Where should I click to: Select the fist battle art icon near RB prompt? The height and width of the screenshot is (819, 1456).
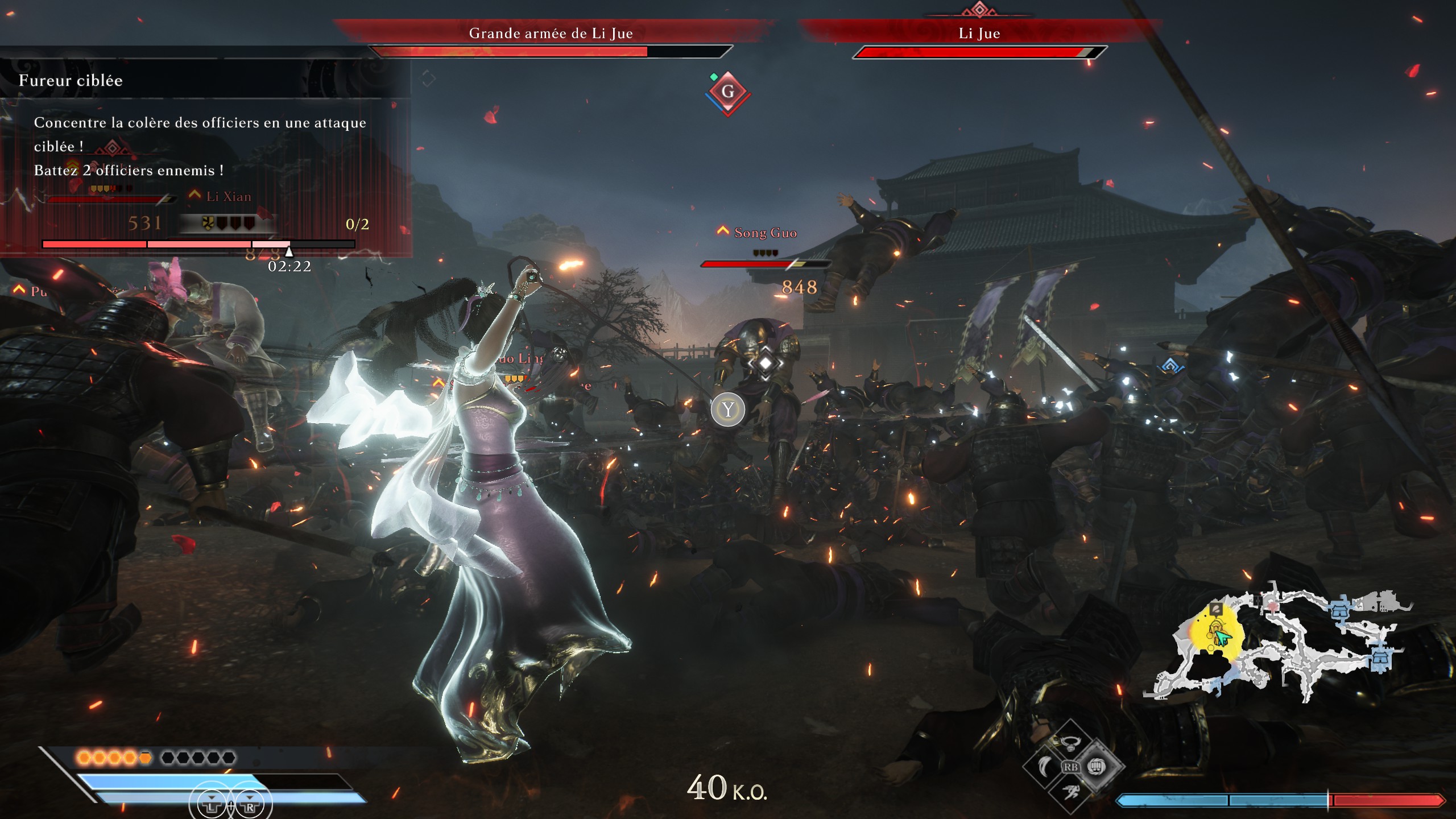1097,767
